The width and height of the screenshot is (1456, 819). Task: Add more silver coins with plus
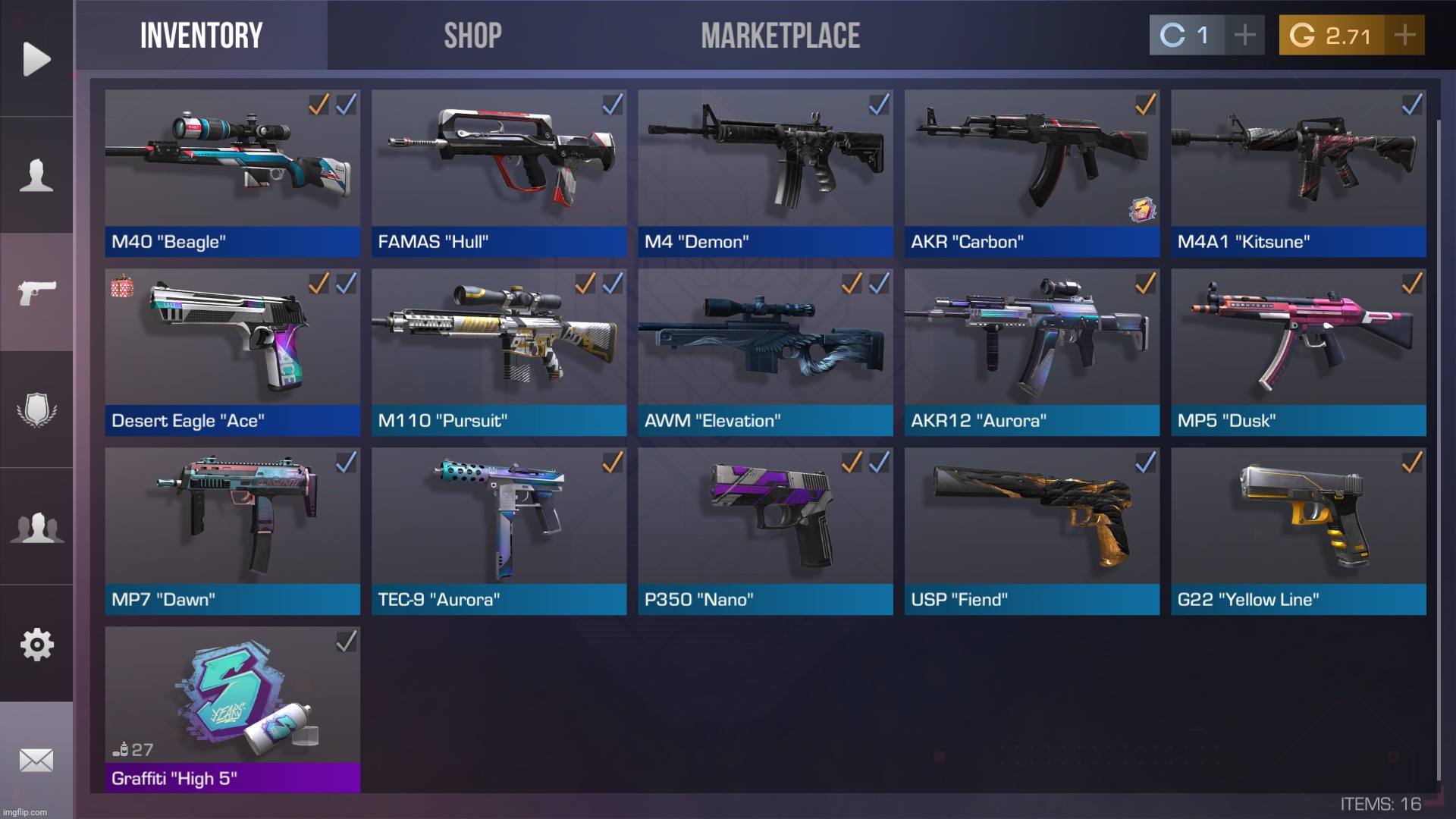pos(1244,35)
